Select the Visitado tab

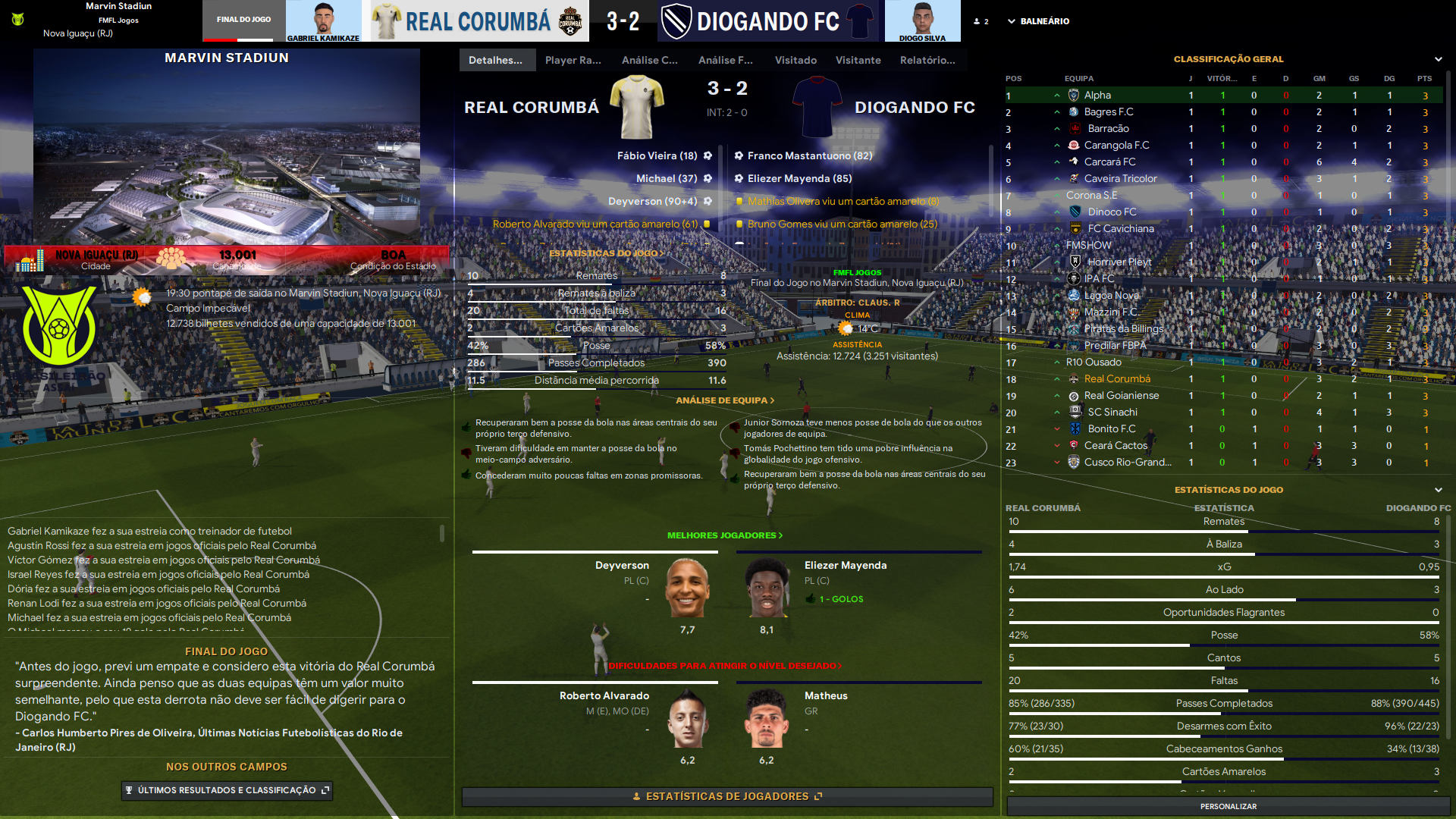(795, 60)
